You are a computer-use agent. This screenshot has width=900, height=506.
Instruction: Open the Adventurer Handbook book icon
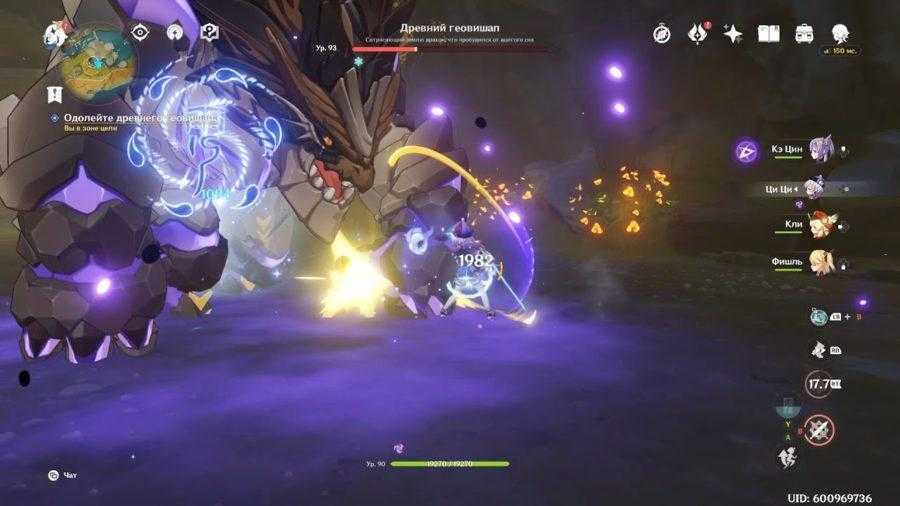(768, 33)
